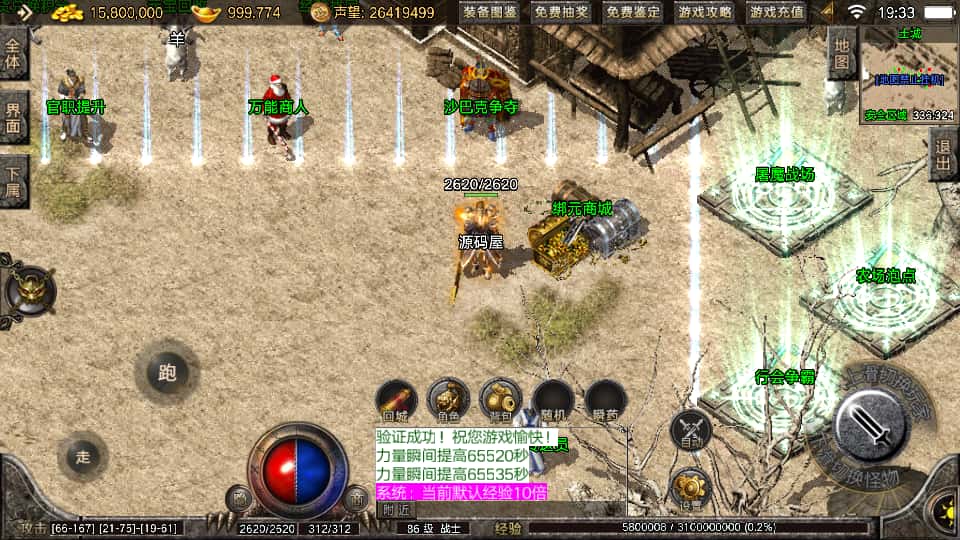Open the 装备图鉴 equipment codex

click(x=490, y=13)
